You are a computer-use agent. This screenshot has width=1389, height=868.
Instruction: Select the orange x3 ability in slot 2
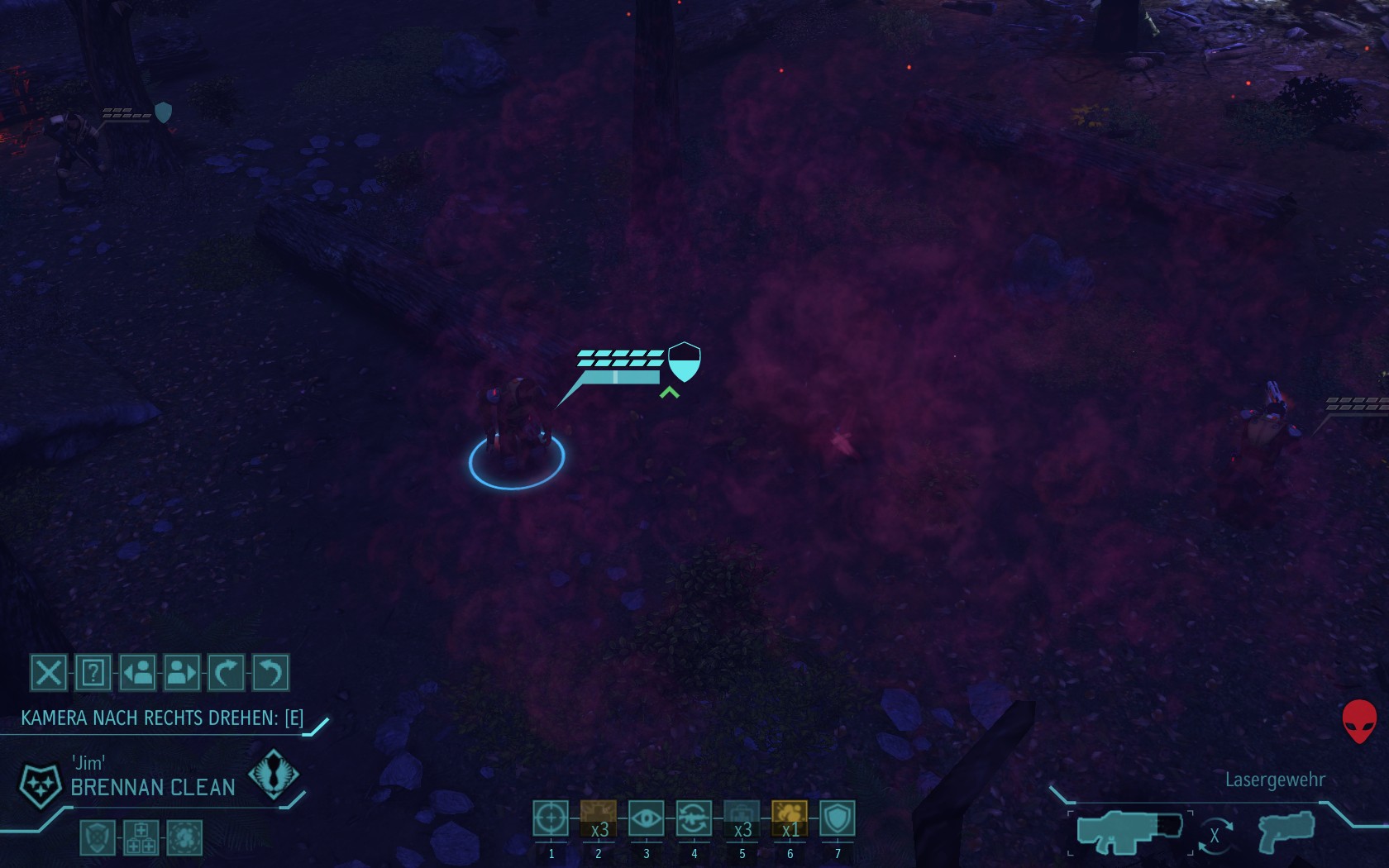(599, 819)
